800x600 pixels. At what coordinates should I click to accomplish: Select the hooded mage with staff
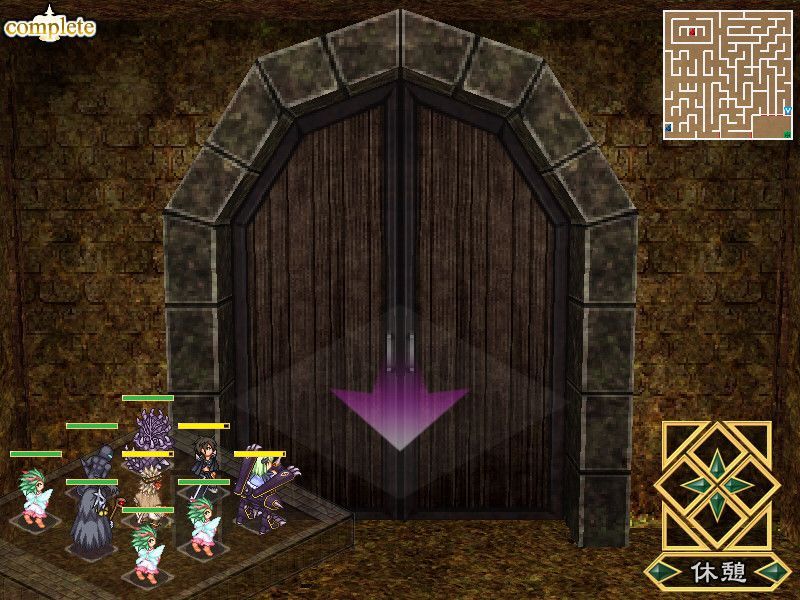(92, 520)
